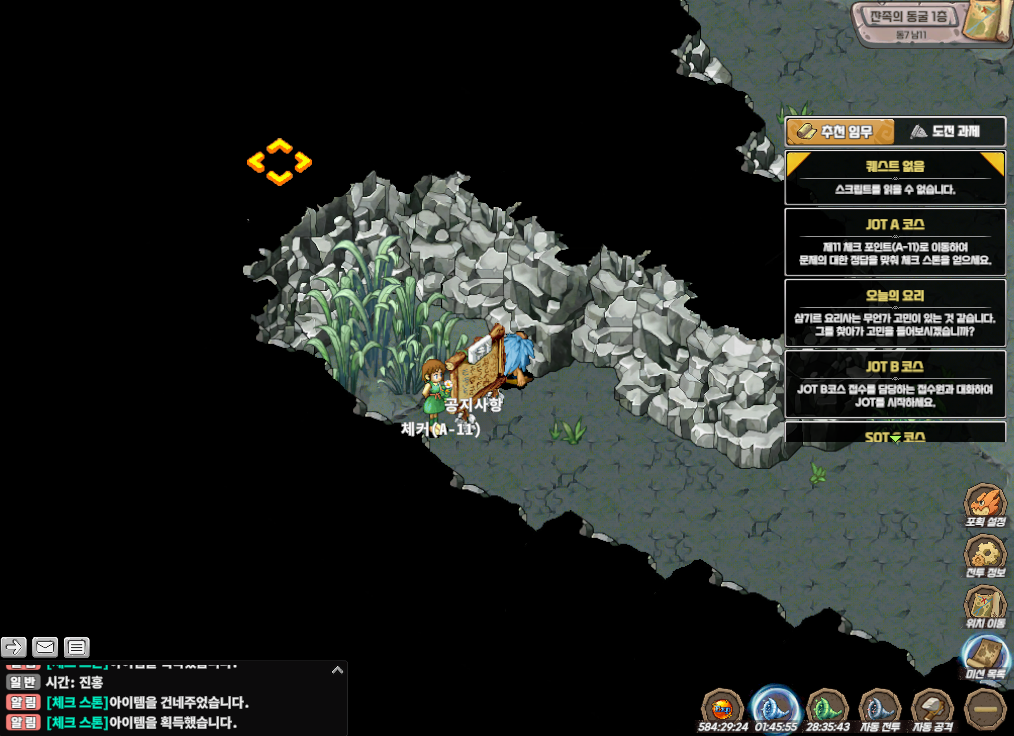The image size is (1014, 736).
Task: Open the chat list lines button
Action: point(77,646)
